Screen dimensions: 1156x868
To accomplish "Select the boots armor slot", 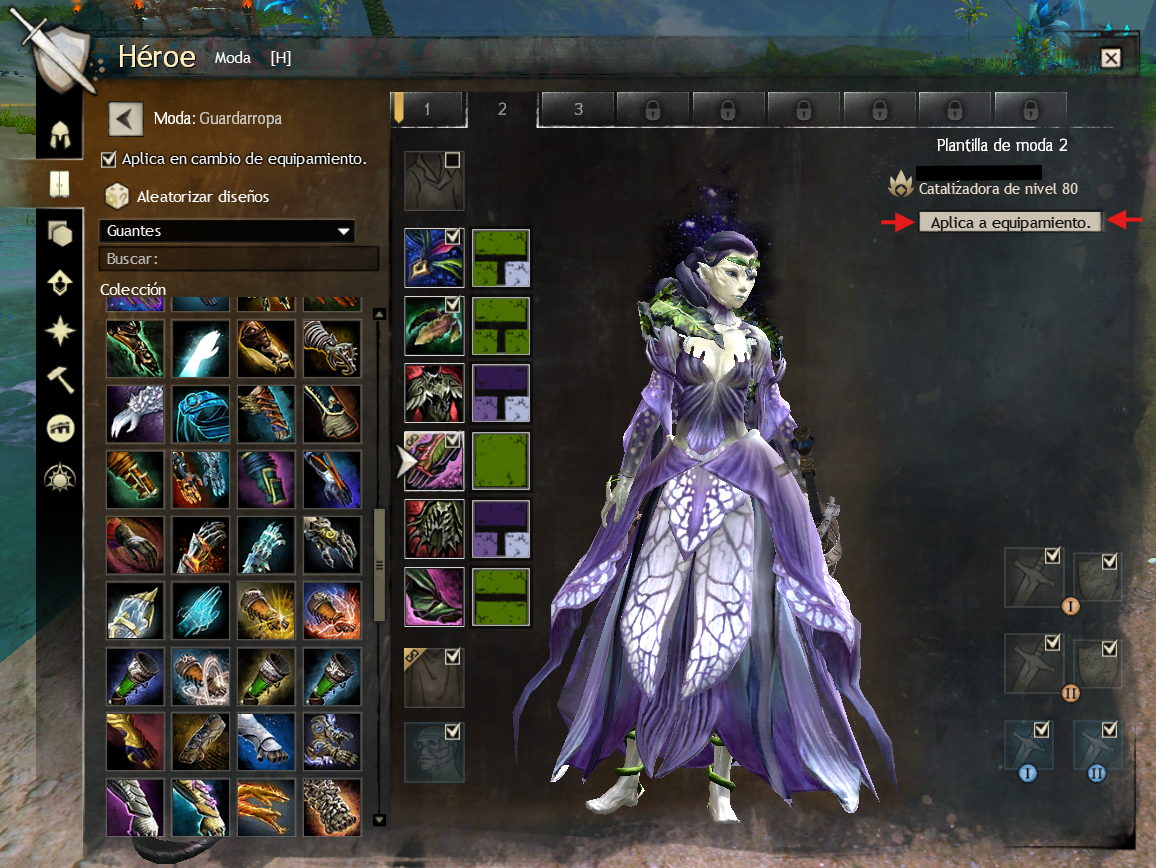I will click(434, 597).
